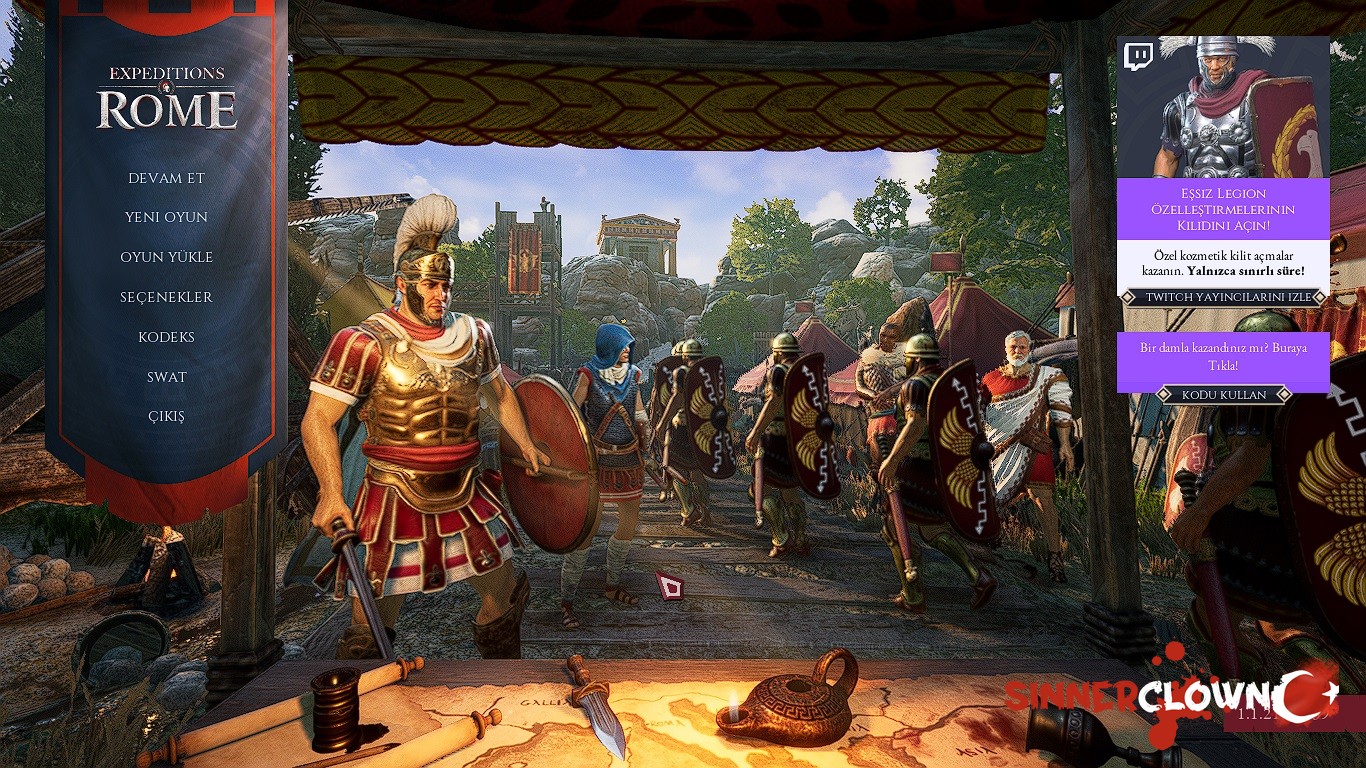Open the Seçenekler options menu
Screen dimensions: 1366x768
(166, 297)
